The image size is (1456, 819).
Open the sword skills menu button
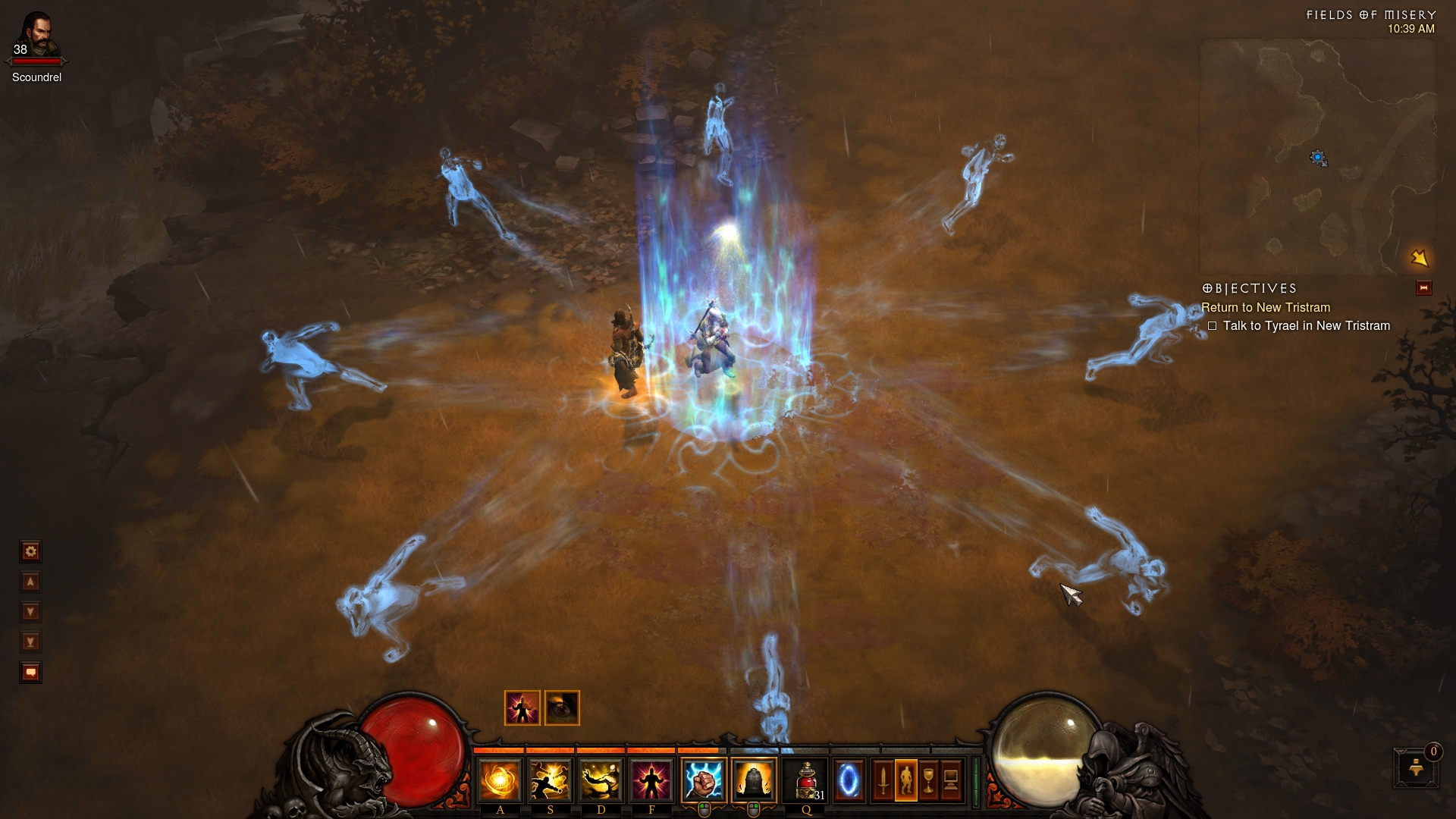(x=883, y=780)
